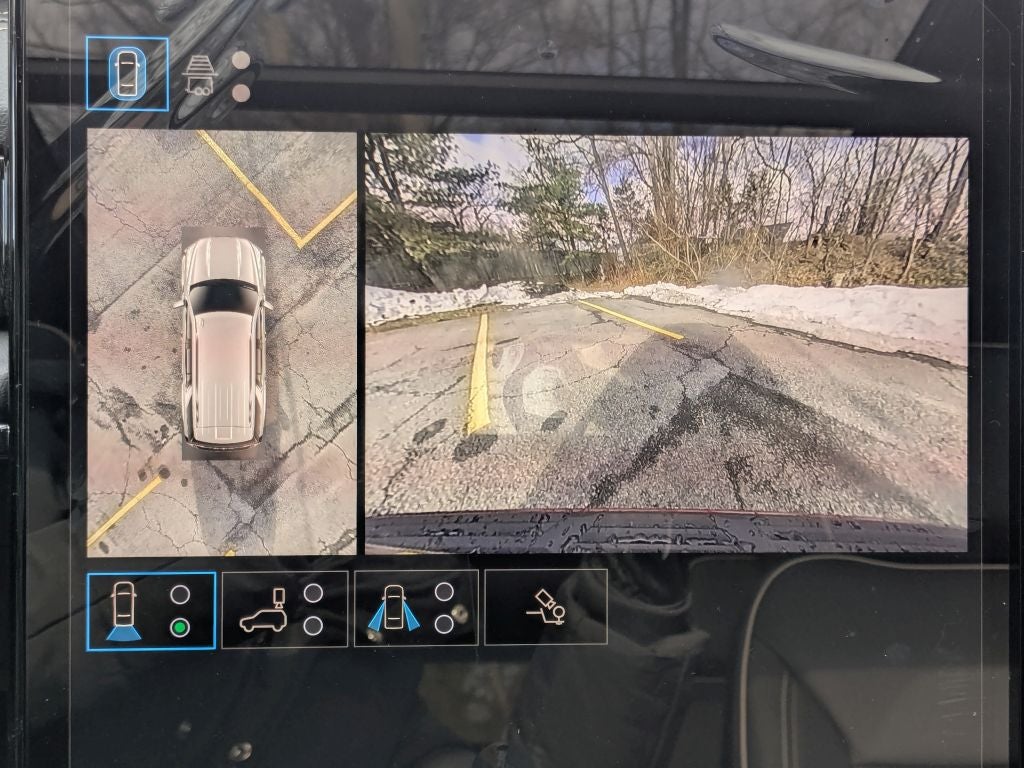
Task: Tap the main front camera feed
Action: click(x=666, y=342)
